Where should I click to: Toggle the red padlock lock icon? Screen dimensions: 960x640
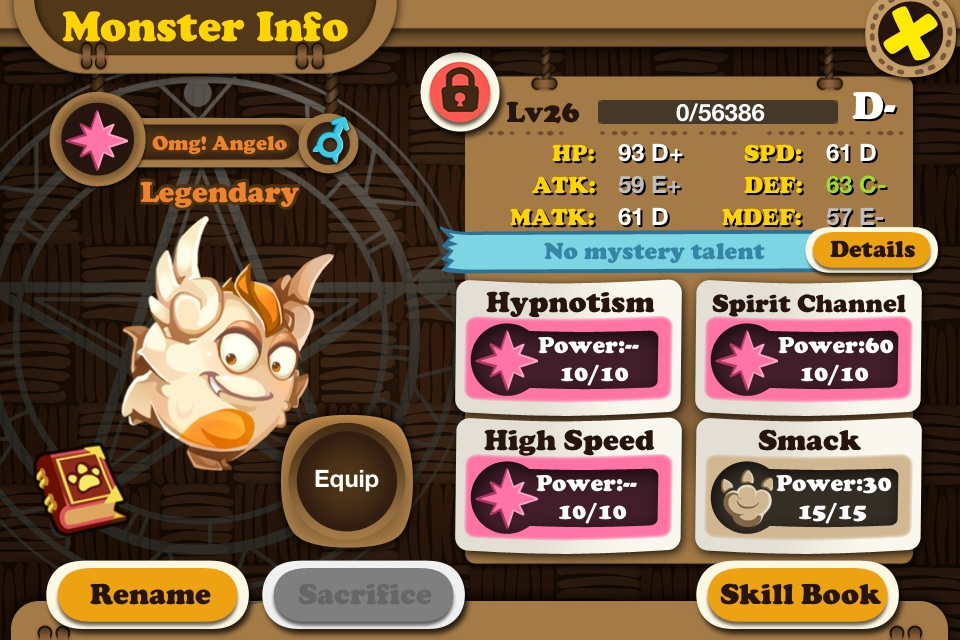(458, 90)
